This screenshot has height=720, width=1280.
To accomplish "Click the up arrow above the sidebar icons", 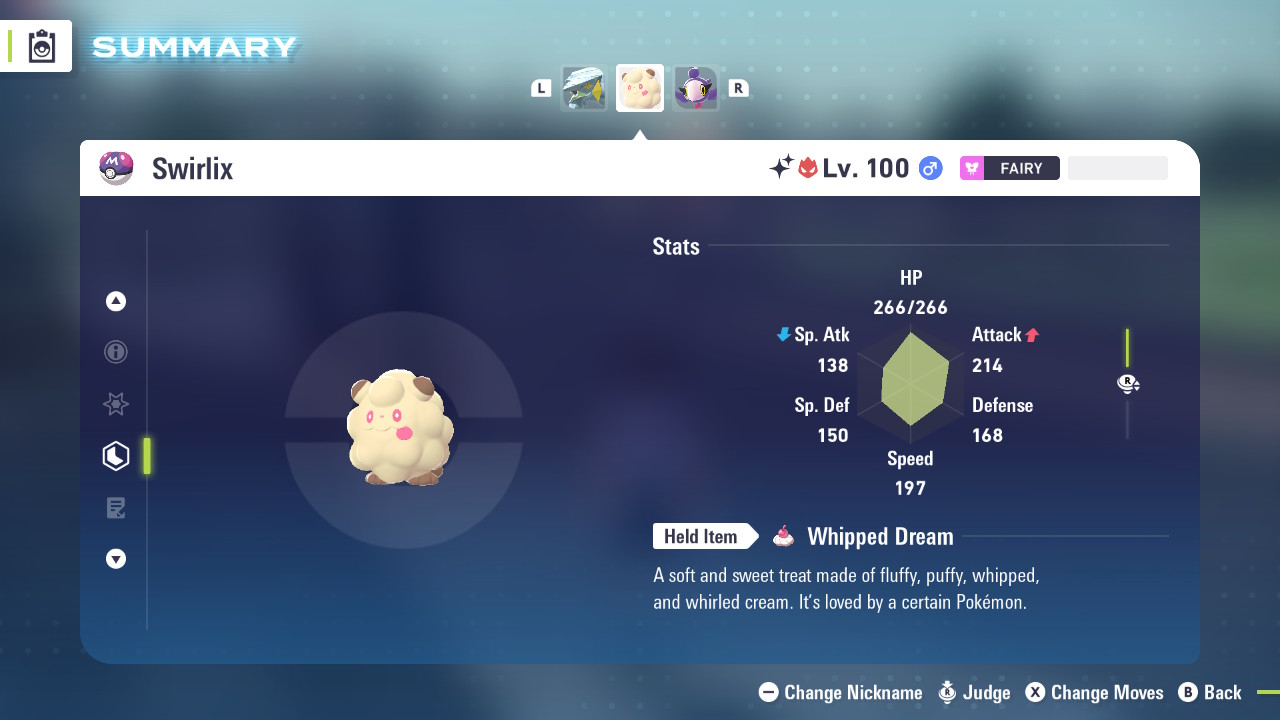I will (x=115, y=301).
